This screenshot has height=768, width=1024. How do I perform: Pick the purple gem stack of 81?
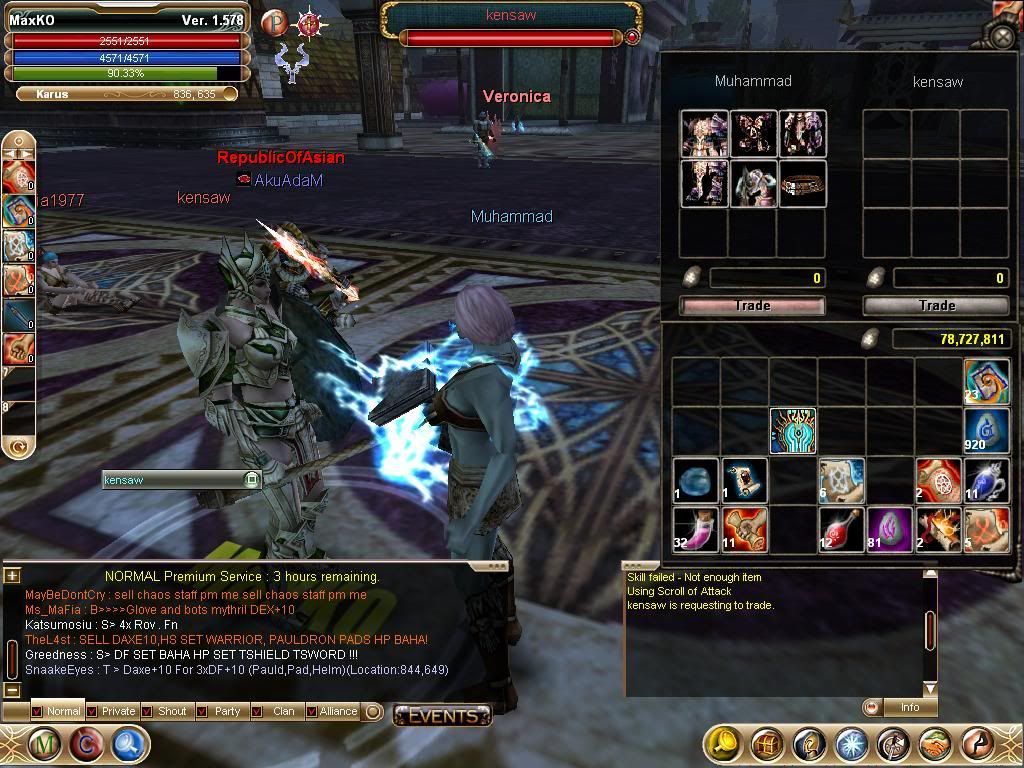[889, 528]
